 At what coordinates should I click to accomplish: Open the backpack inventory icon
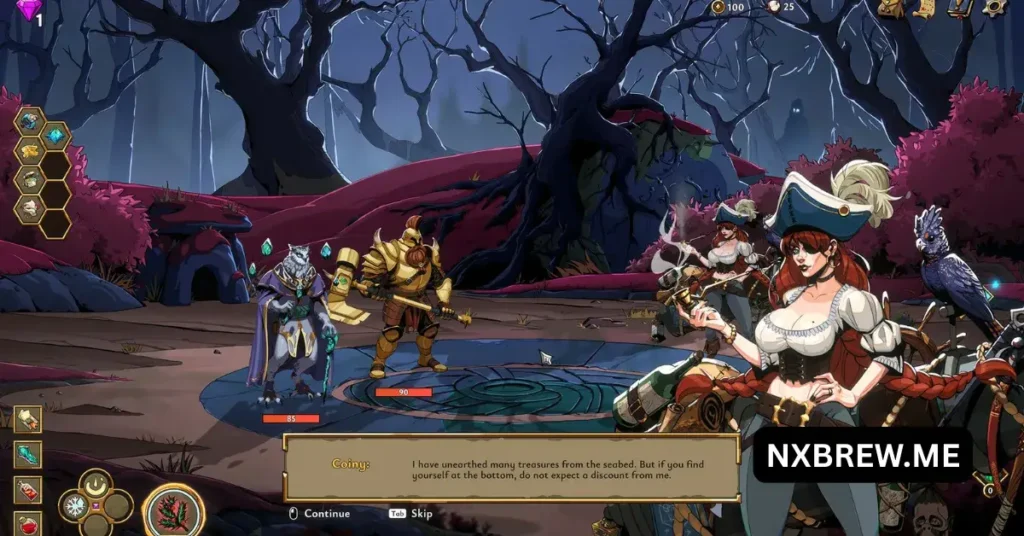(889, 8)
